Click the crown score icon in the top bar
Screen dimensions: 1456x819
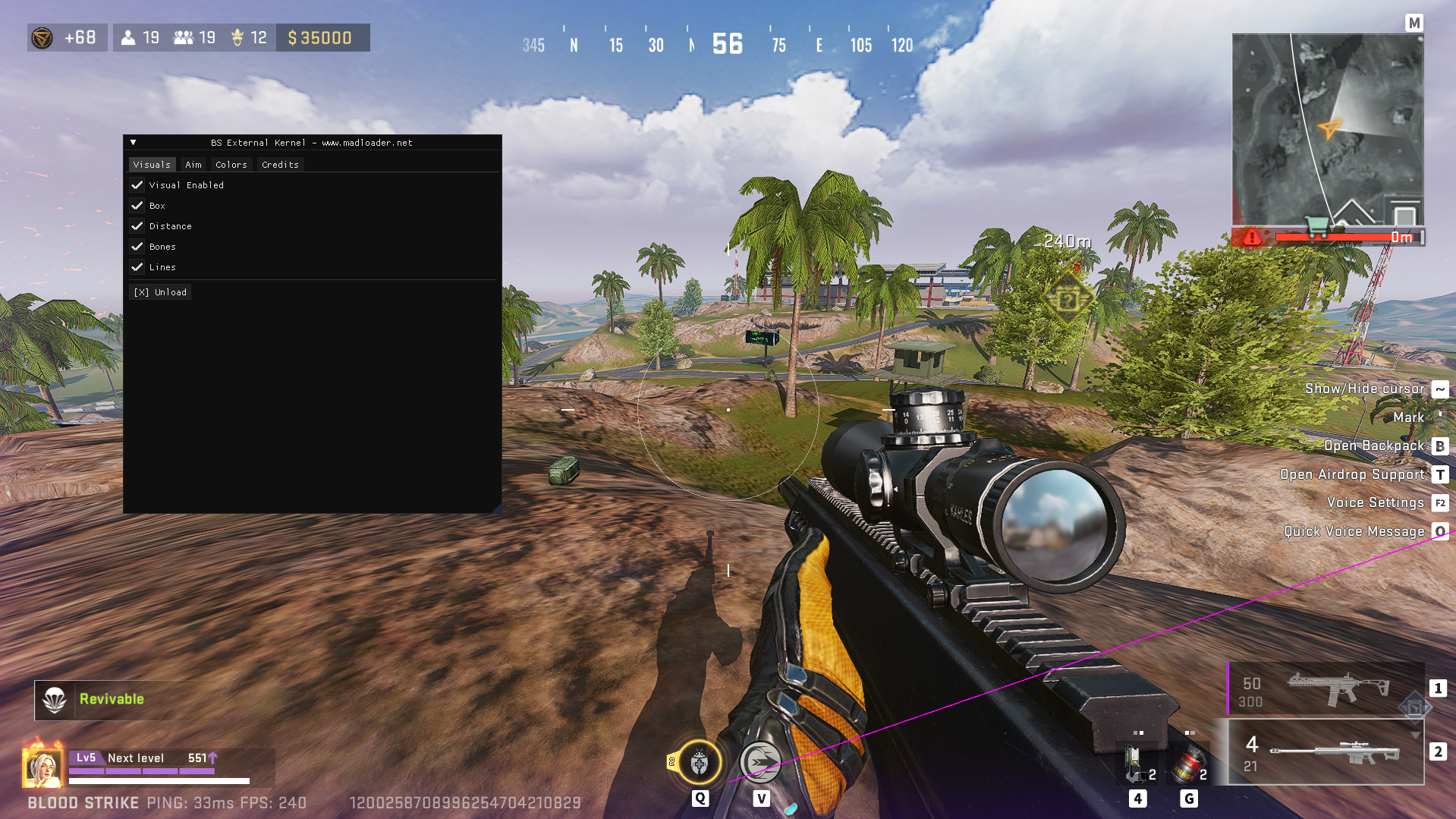(x=238, y=37)
